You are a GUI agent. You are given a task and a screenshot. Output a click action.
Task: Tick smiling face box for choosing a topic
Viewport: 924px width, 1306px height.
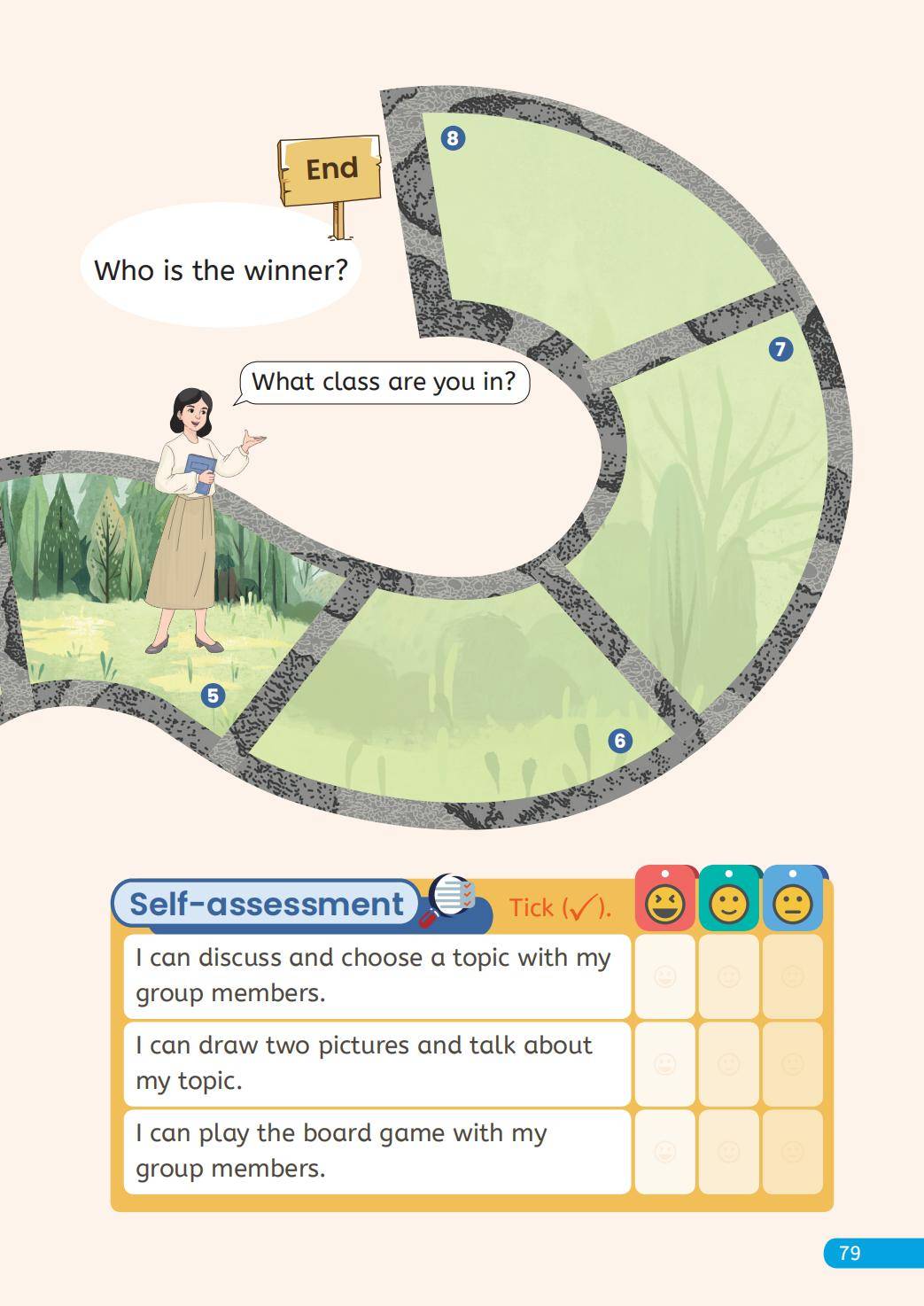coord(728,976)
